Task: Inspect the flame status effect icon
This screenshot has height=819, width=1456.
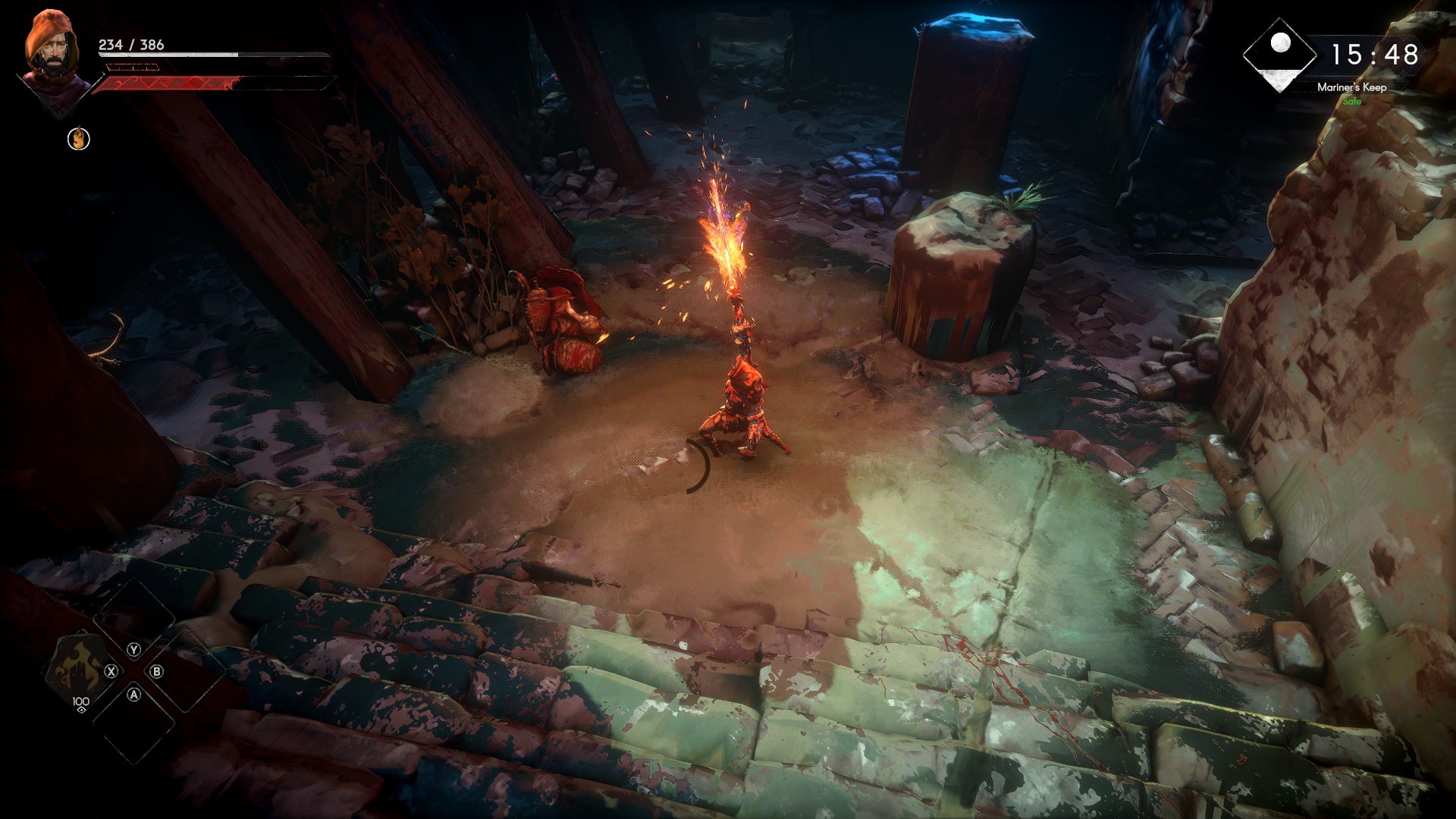Action: pyautogui.click(x=79, y=139)
